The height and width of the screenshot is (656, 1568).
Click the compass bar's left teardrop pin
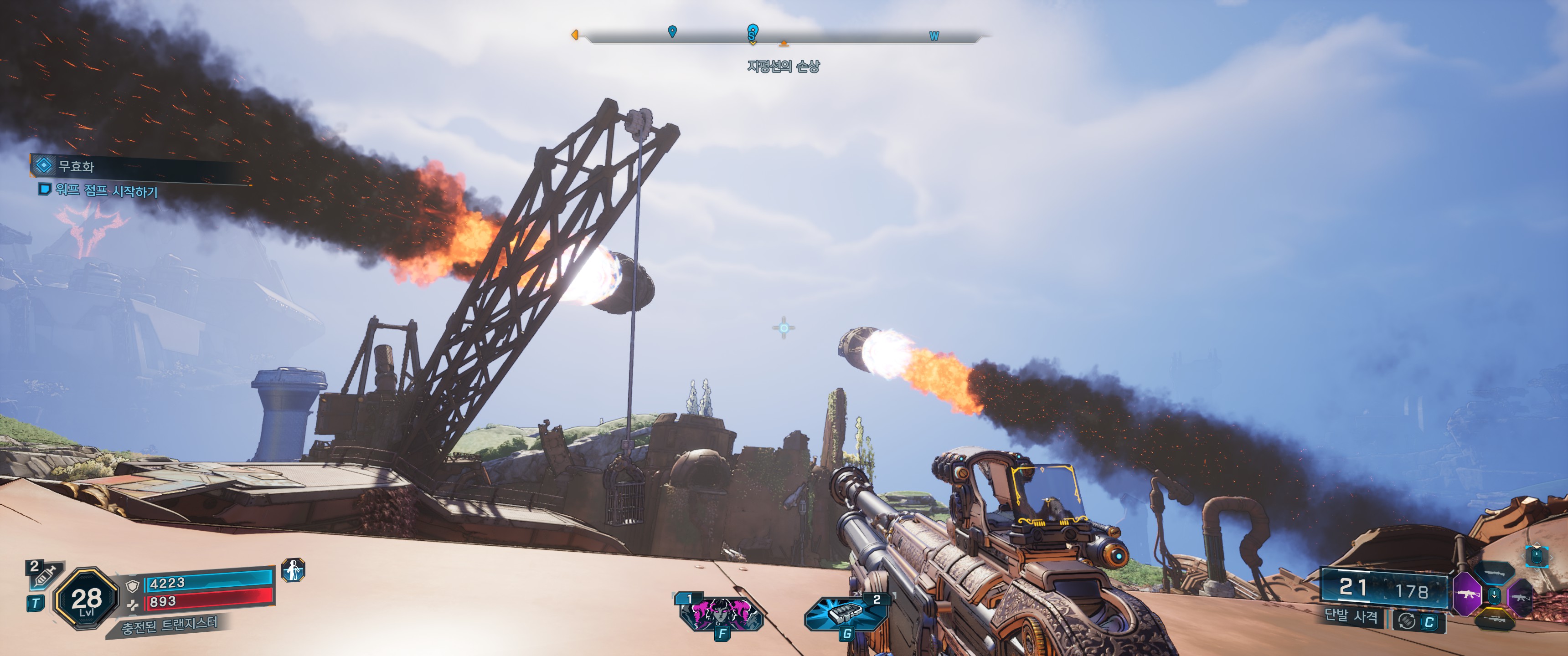click(x=672, y=31)
